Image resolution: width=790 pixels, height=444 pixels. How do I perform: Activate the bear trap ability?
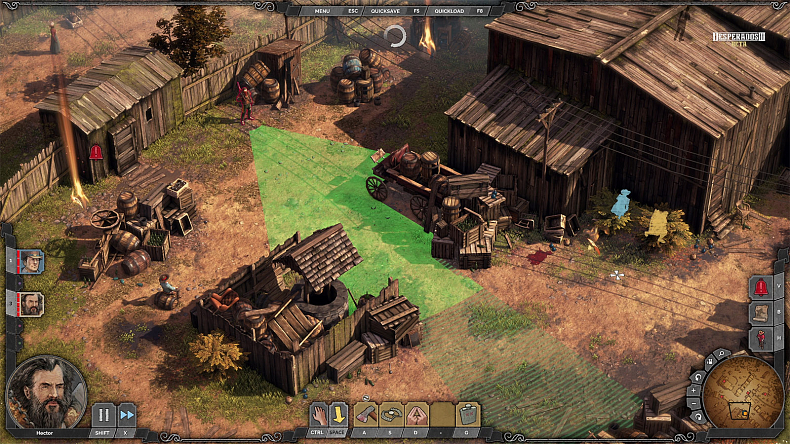pyautogui.click(x=392, y=414)
